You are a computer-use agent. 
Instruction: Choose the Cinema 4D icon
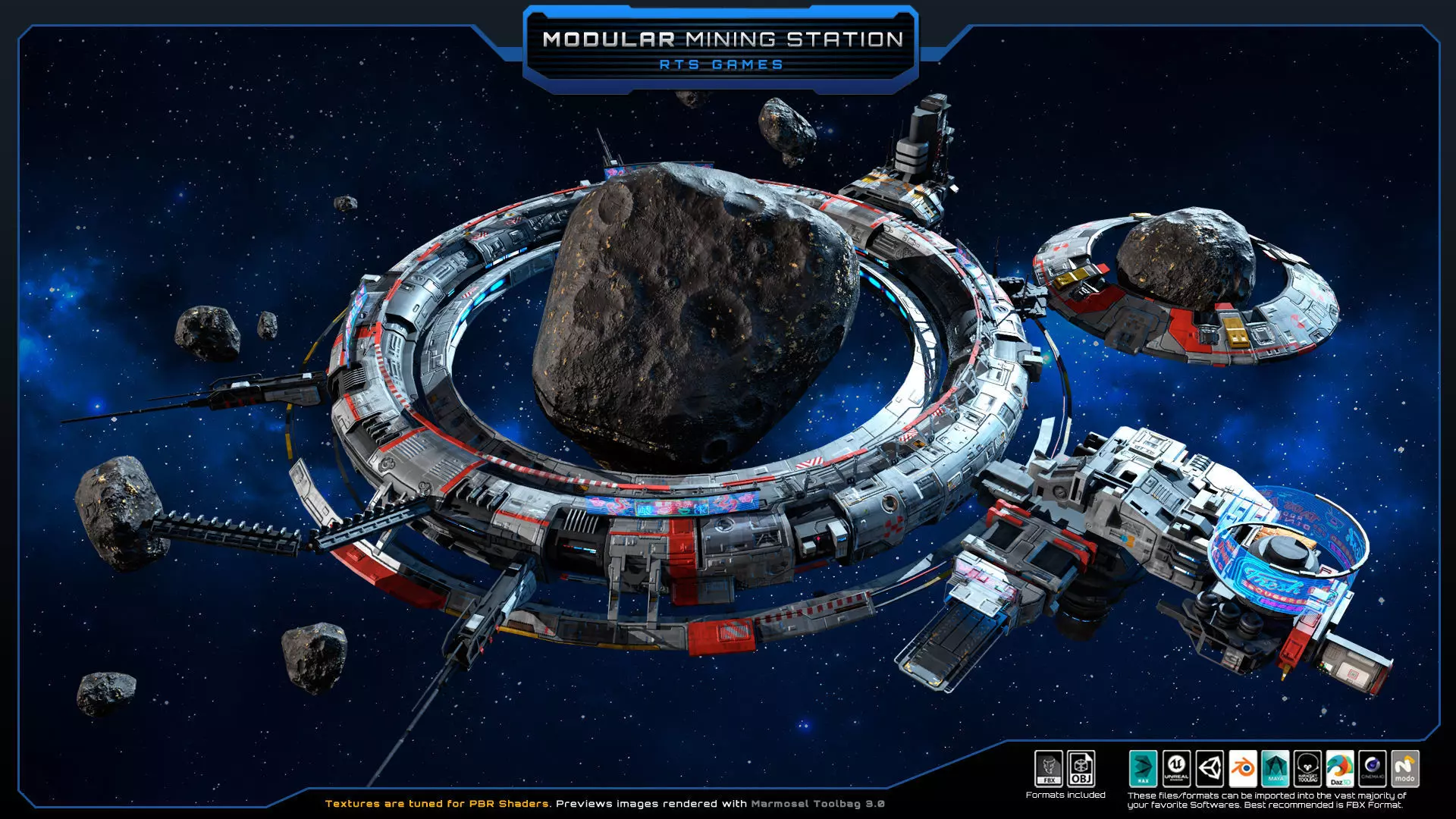coord(1373,769)
